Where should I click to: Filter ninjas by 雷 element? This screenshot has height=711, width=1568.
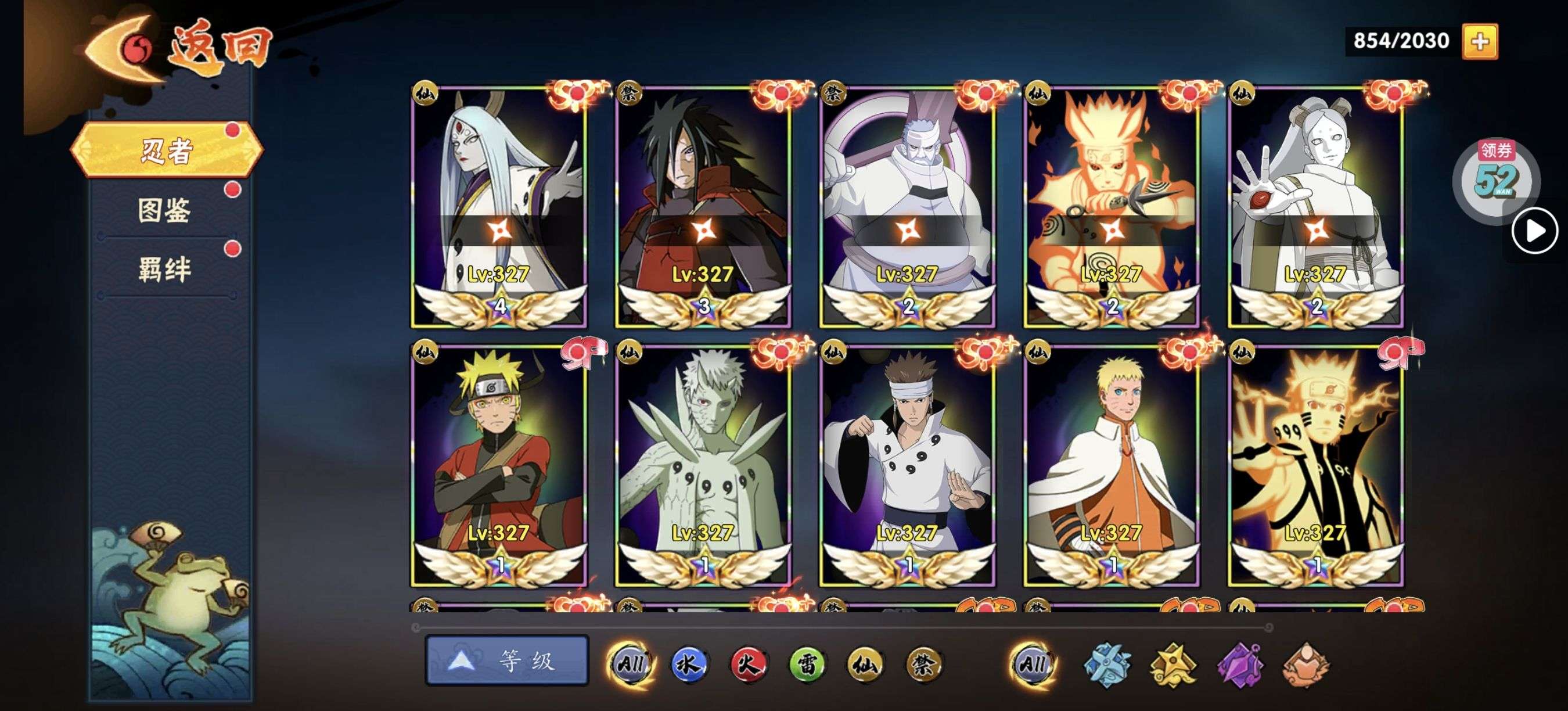807,663
